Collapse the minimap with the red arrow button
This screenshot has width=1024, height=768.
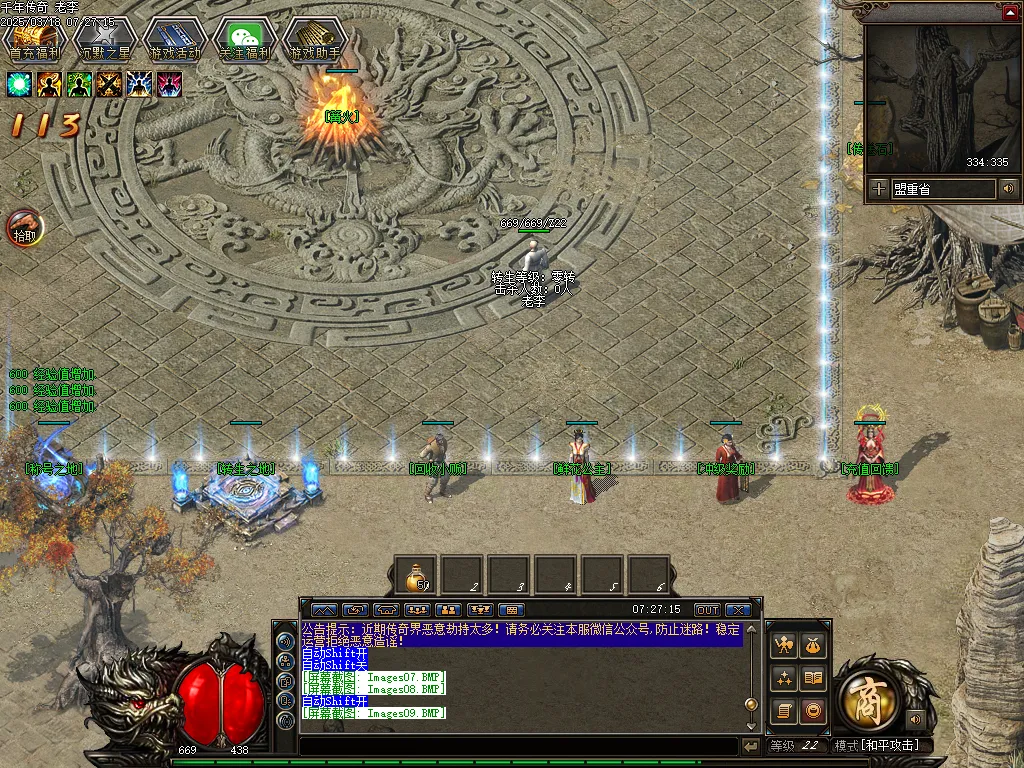(x=1010, y=12)
